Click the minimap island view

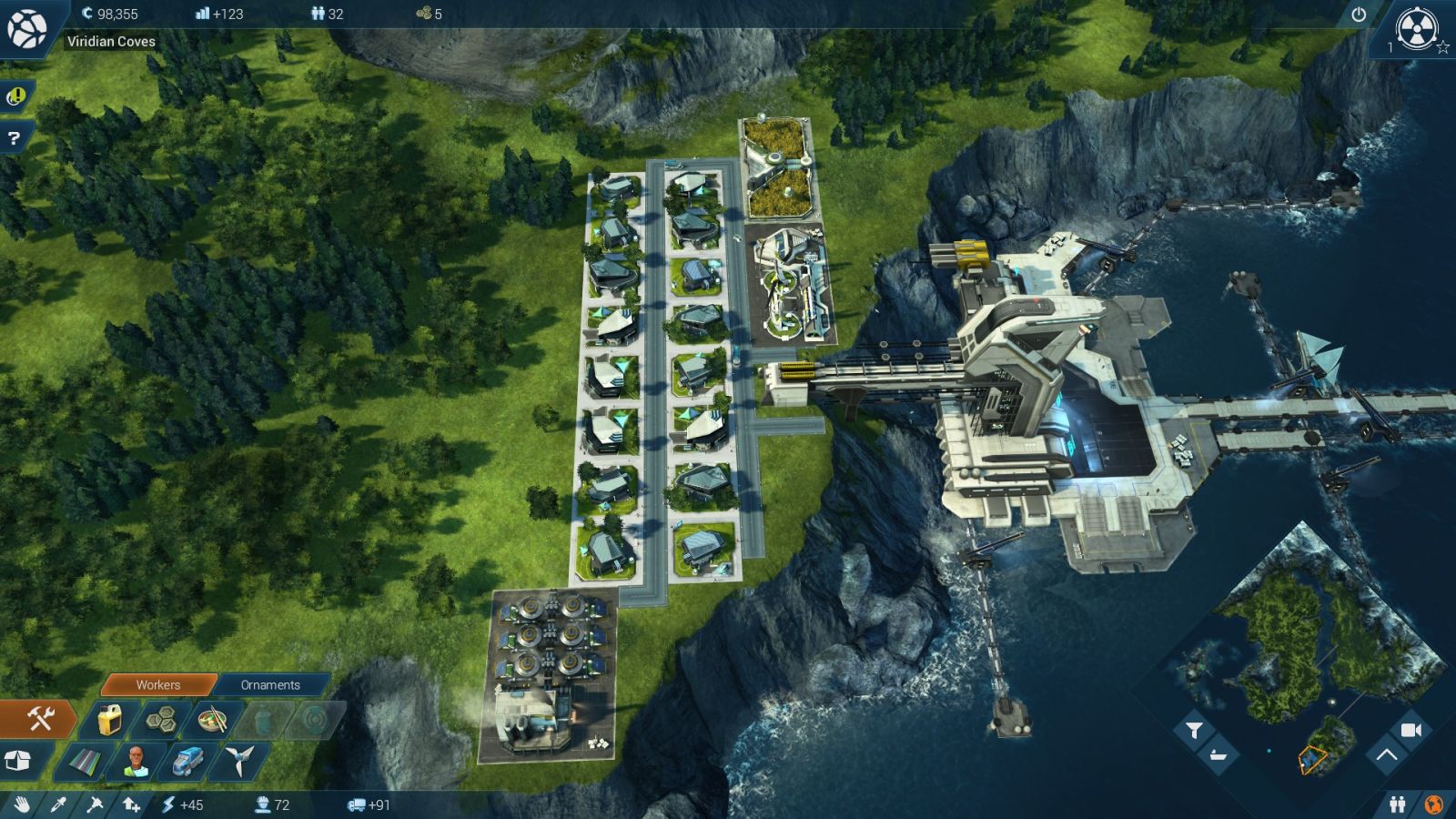1301,637
